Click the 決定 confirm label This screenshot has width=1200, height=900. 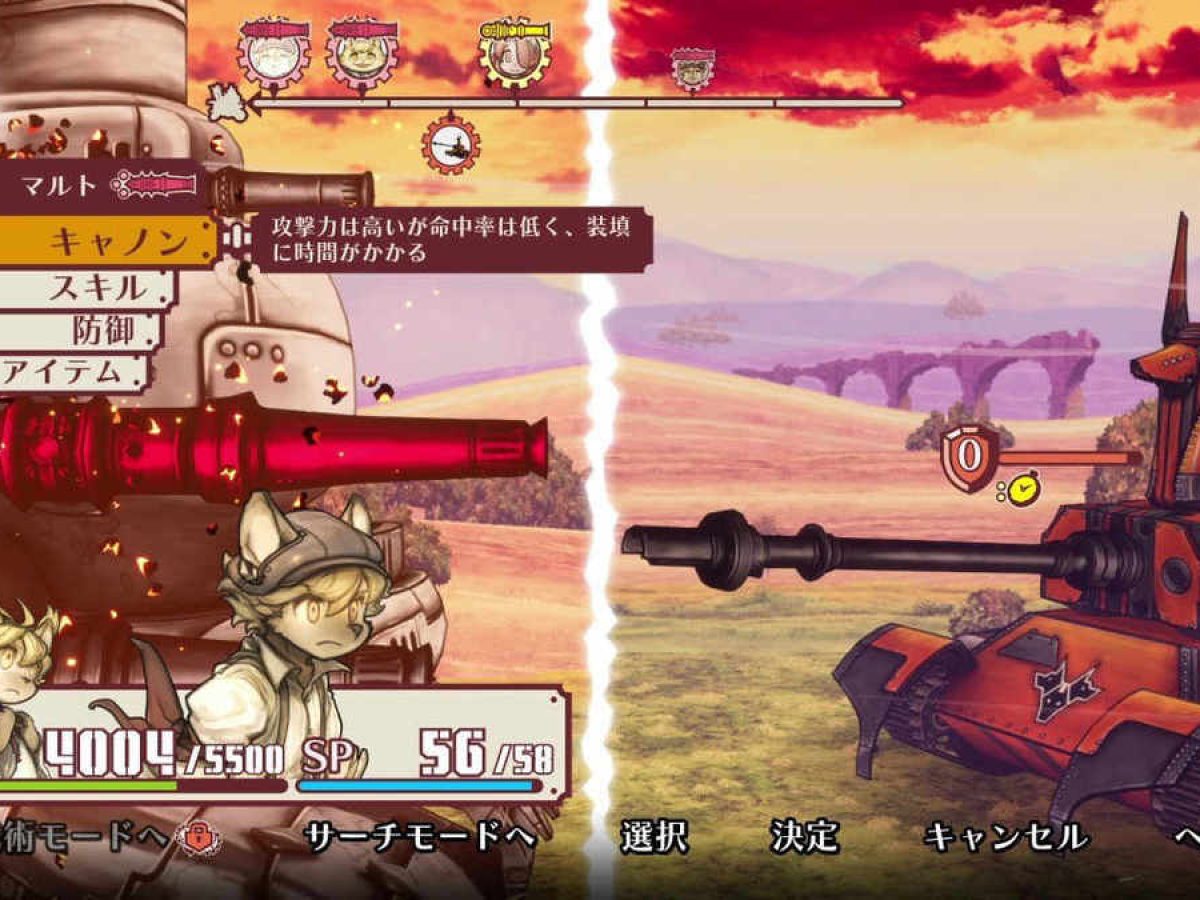coord(805,837)
